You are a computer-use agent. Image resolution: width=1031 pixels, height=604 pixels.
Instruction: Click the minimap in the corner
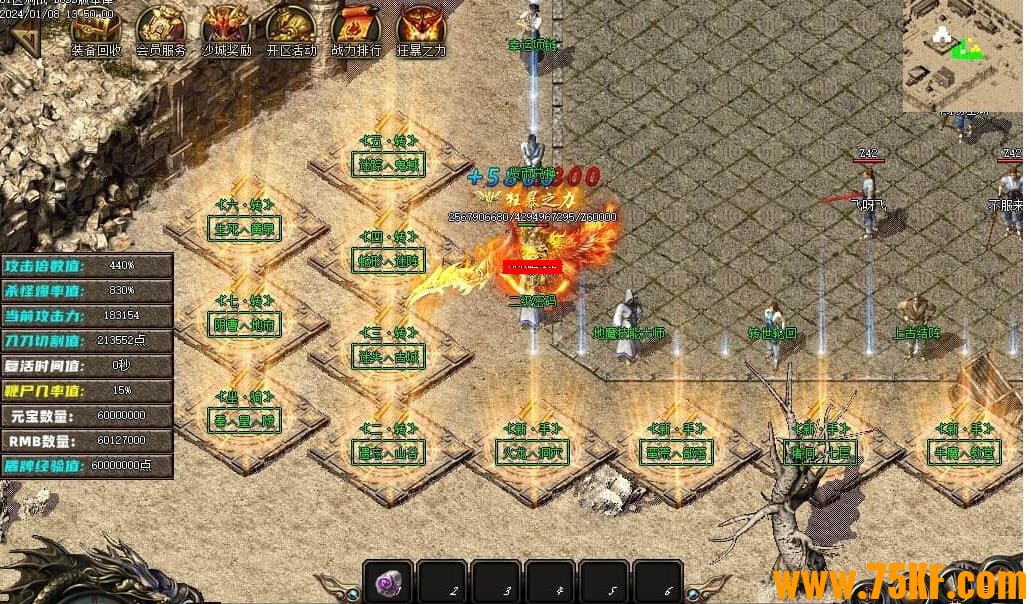[x=963, y=55]
